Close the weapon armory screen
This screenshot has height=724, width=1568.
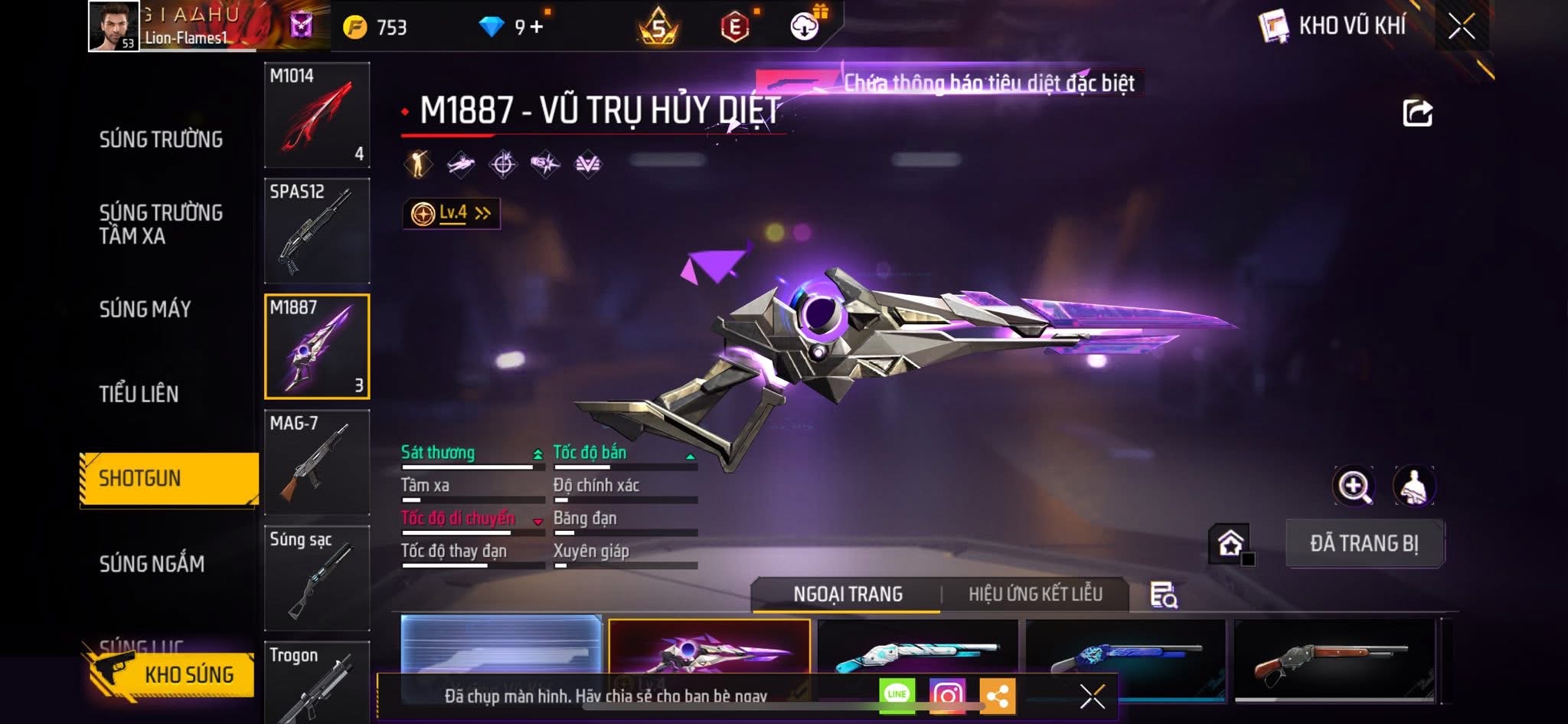click(x=1461, y=27)
